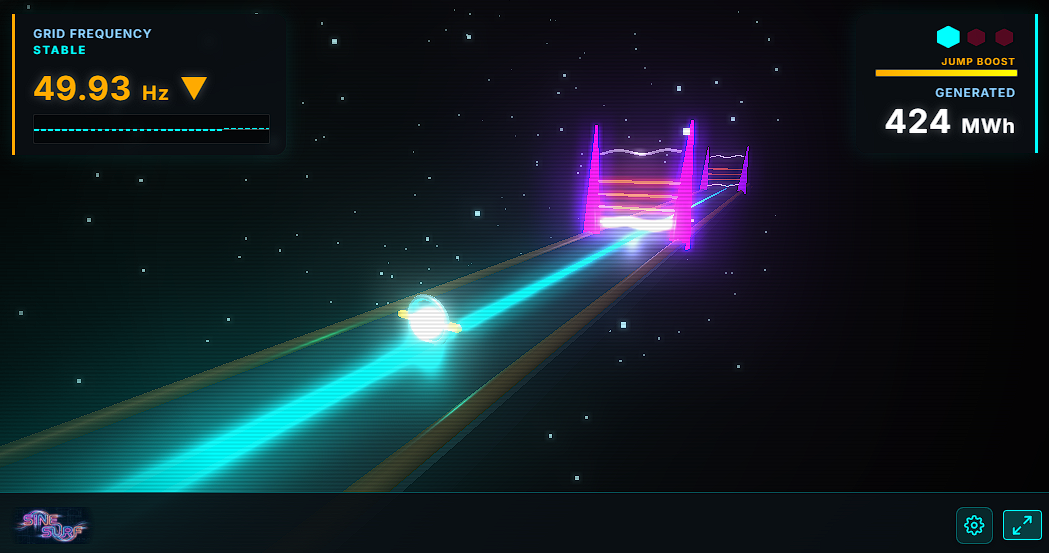Toggle fullscreen with the expand arrows button
Image resolution: width=1049 pixels, height=553 pixels.
(x=1022, y=525)
